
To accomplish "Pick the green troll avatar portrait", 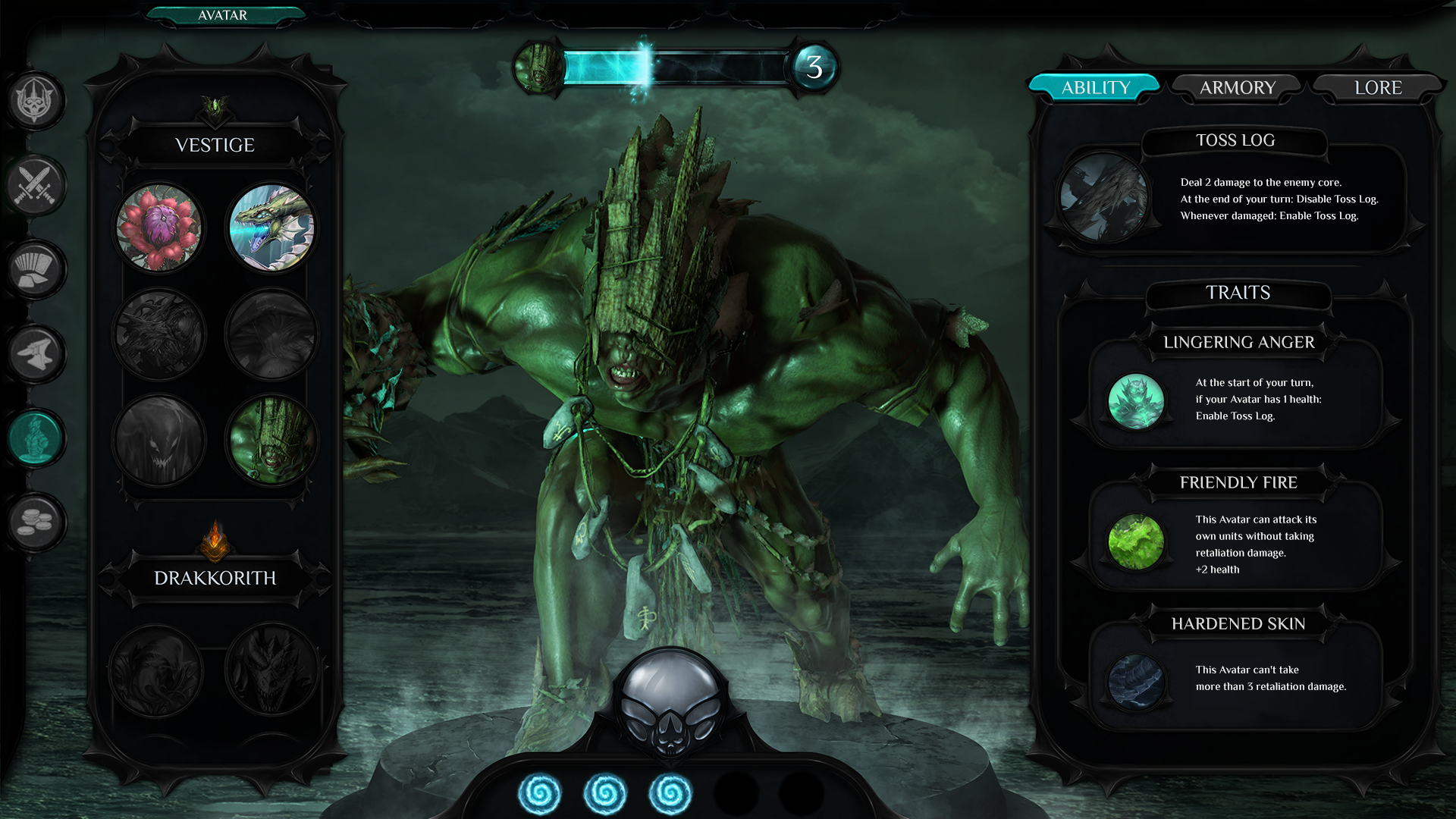I will coord(271,440).
